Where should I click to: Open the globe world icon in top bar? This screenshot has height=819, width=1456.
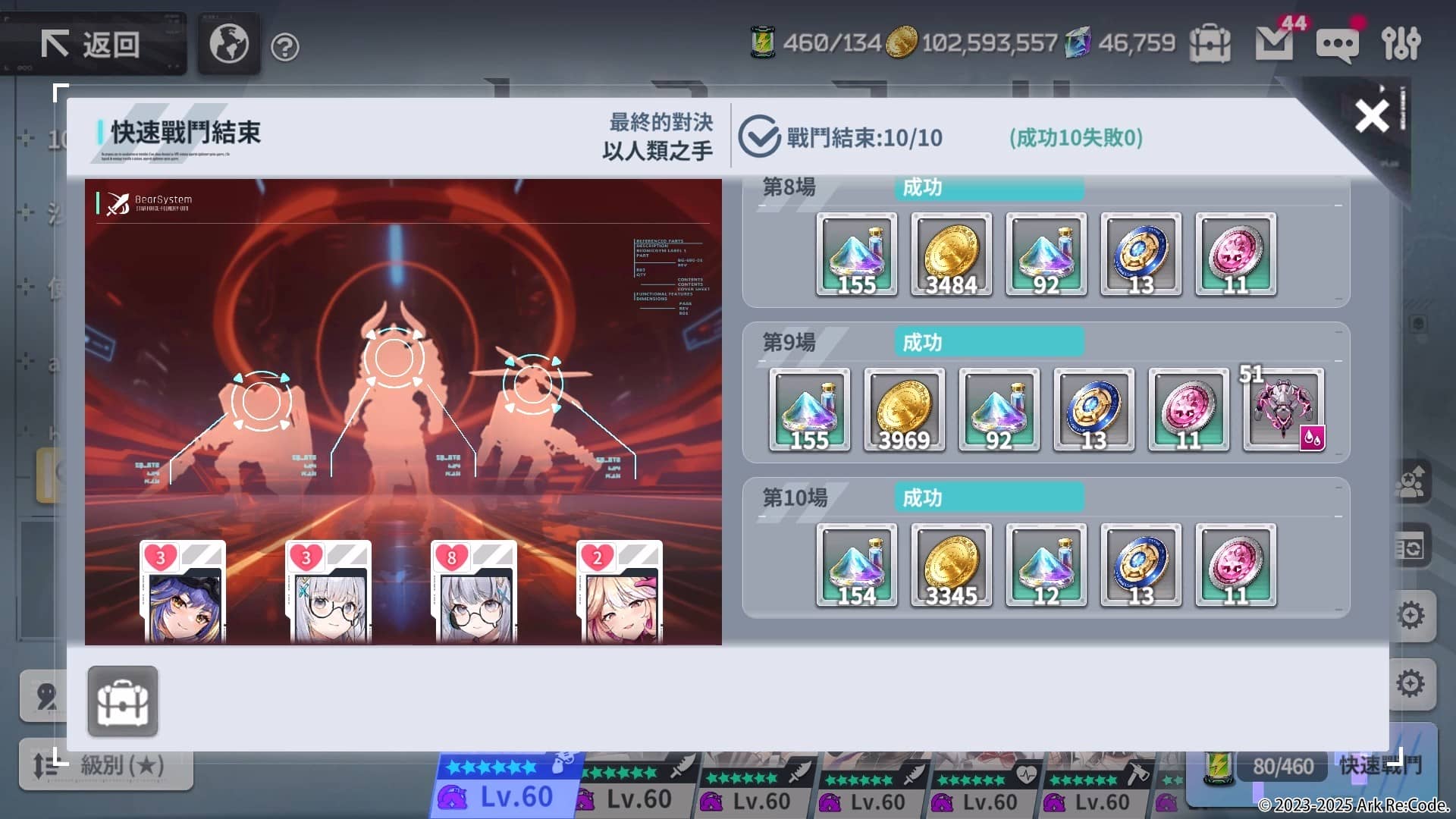[x=227, y=43]
